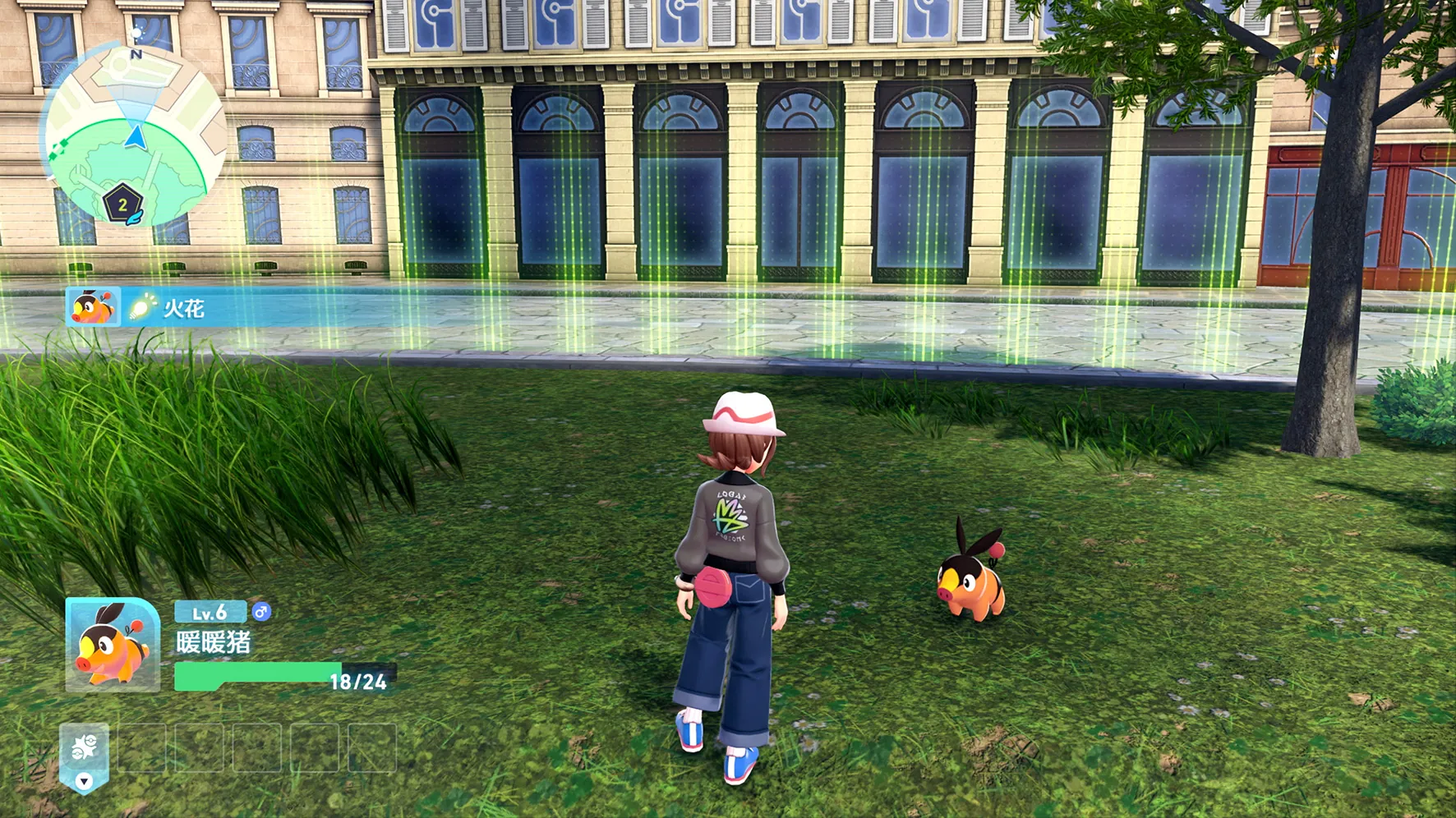The height and width of the screenshot is (818, 1456).
Task: Click the blue player arrow on minimap
Action: tap(136, 136)
